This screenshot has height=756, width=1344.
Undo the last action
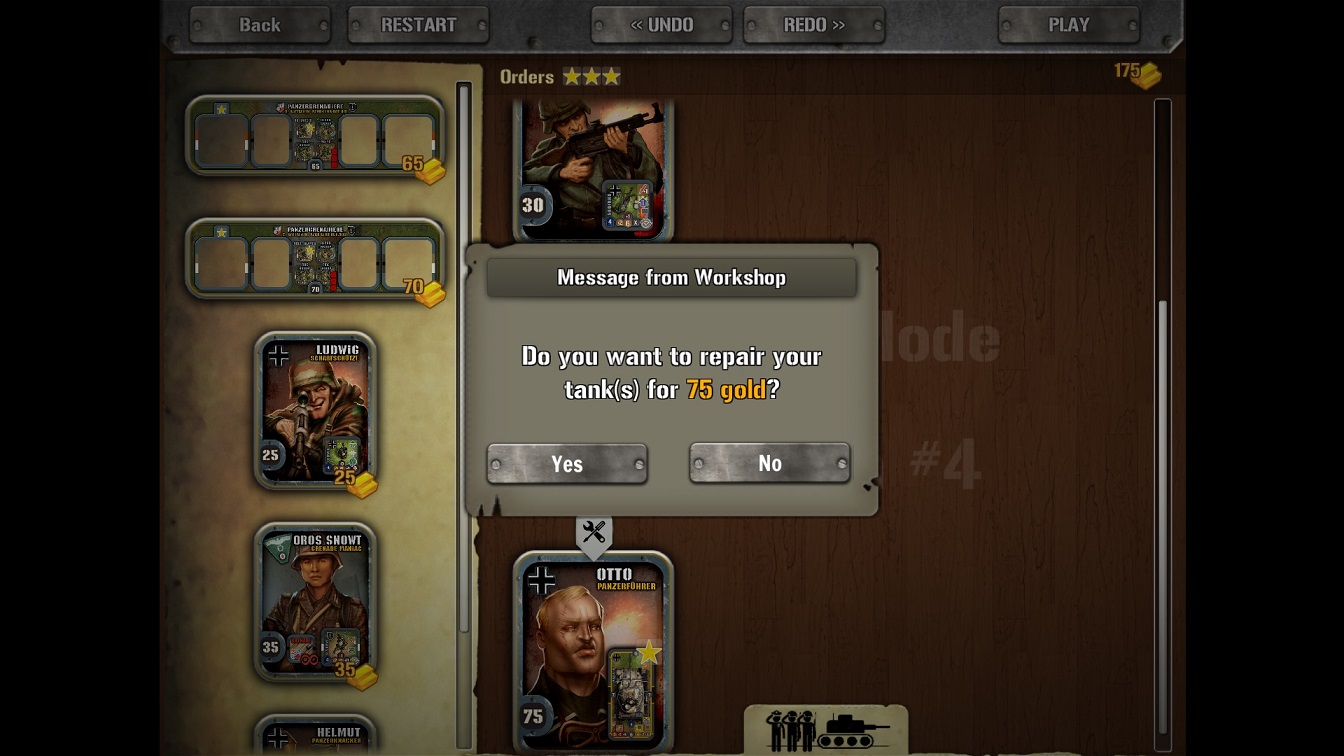pos(661,25)
